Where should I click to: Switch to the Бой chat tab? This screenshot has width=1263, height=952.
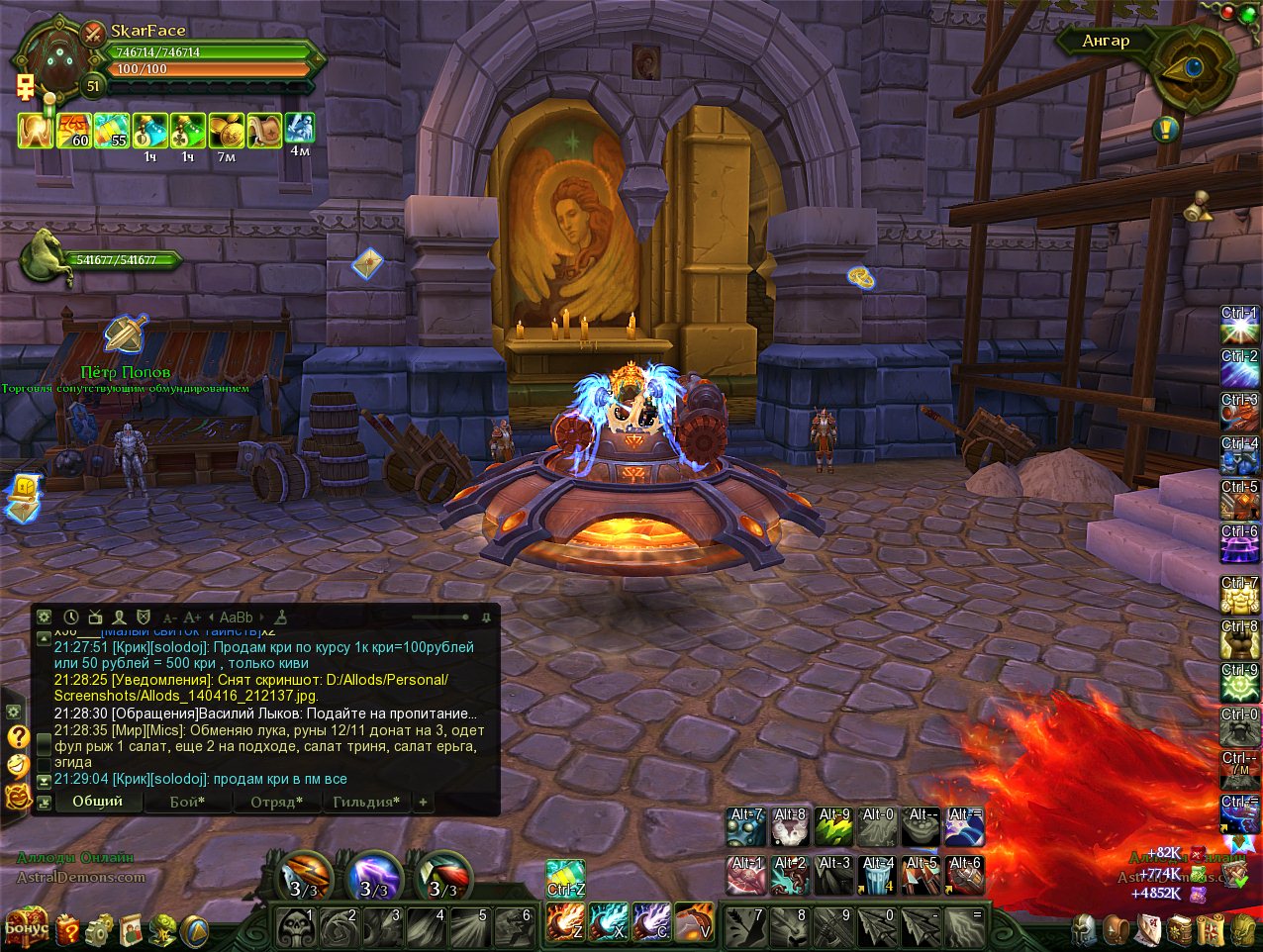(187, 802)
